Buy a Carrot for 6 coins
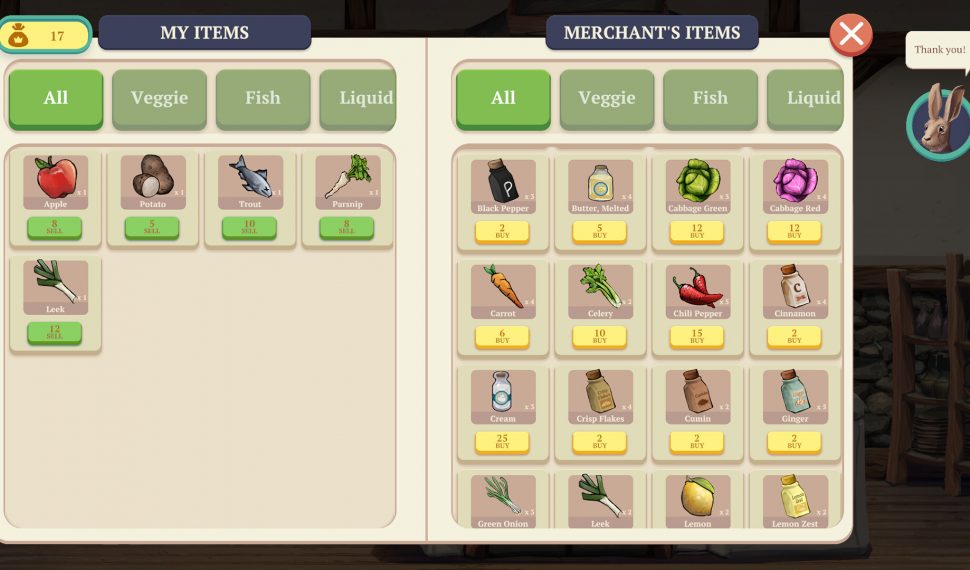The height and width of the screenshot is (570, 970). pos(502,337)
